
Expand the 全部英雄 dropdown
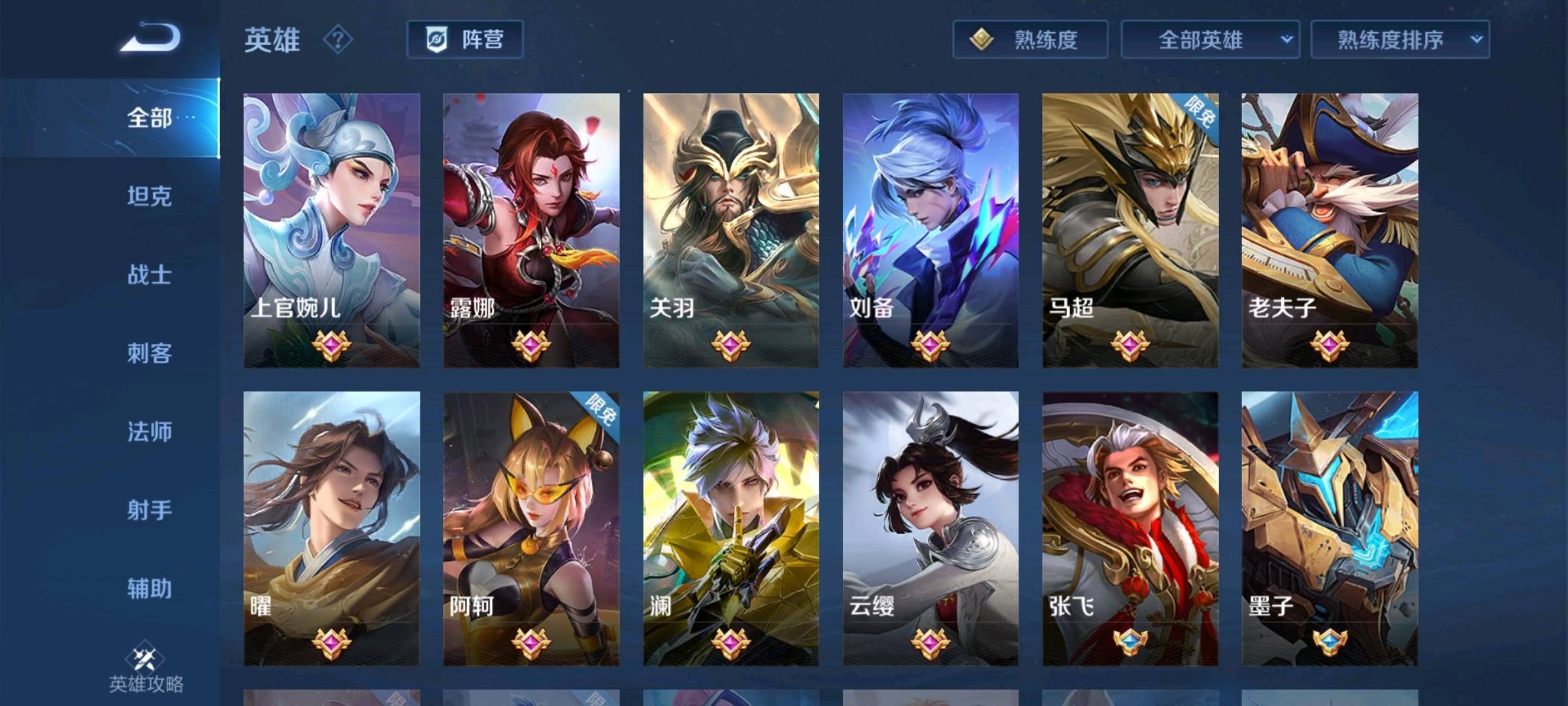pyautogui.click(x=1211, y=41)
